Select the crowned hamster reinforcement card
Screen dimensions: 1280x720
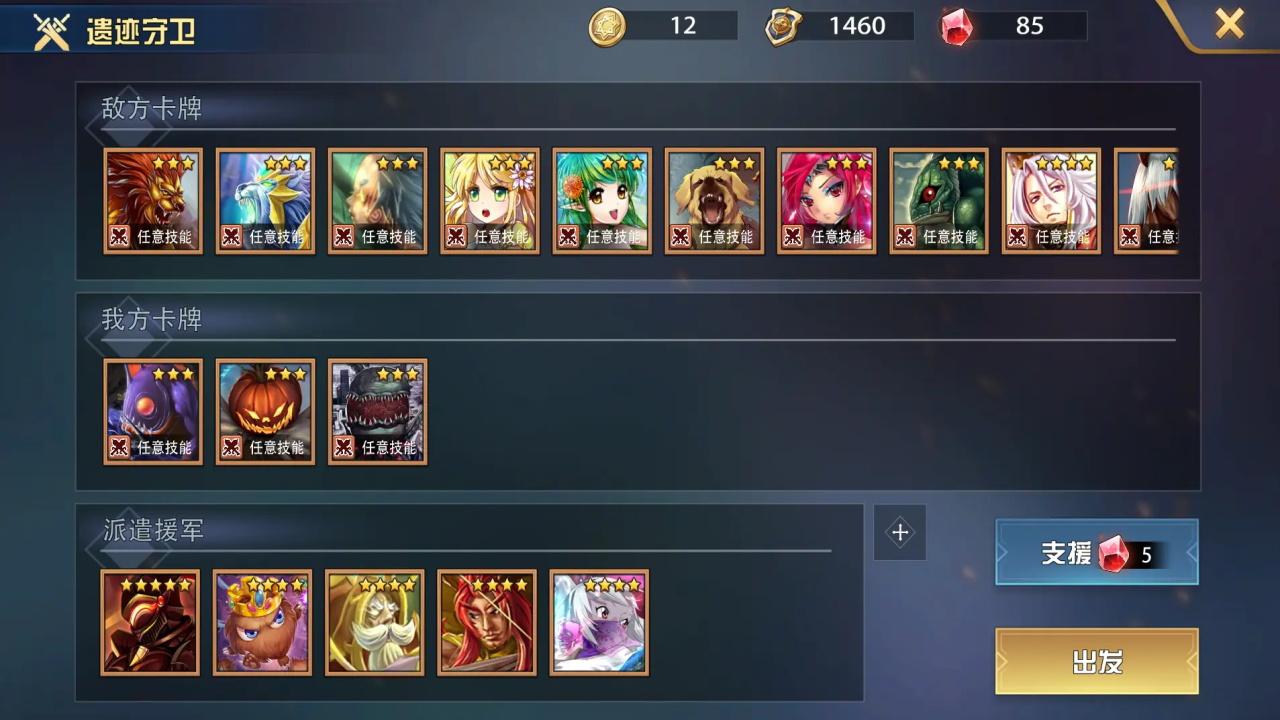coord(262,622)
